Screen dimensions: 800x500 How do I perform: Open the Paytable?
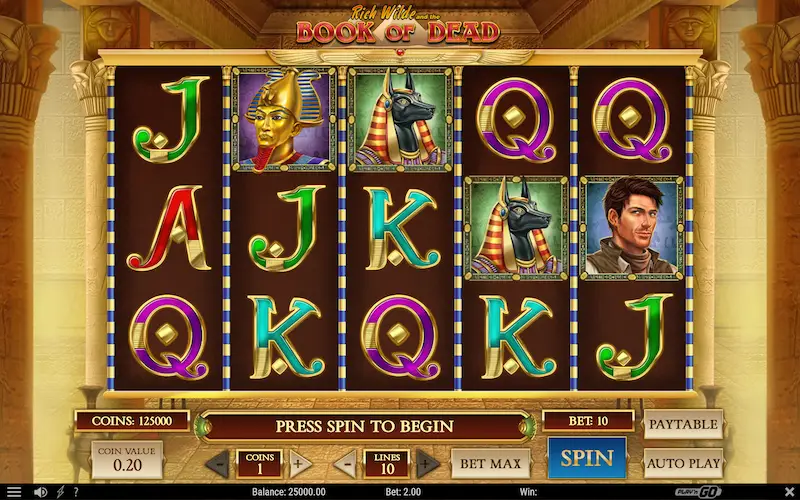683,424
